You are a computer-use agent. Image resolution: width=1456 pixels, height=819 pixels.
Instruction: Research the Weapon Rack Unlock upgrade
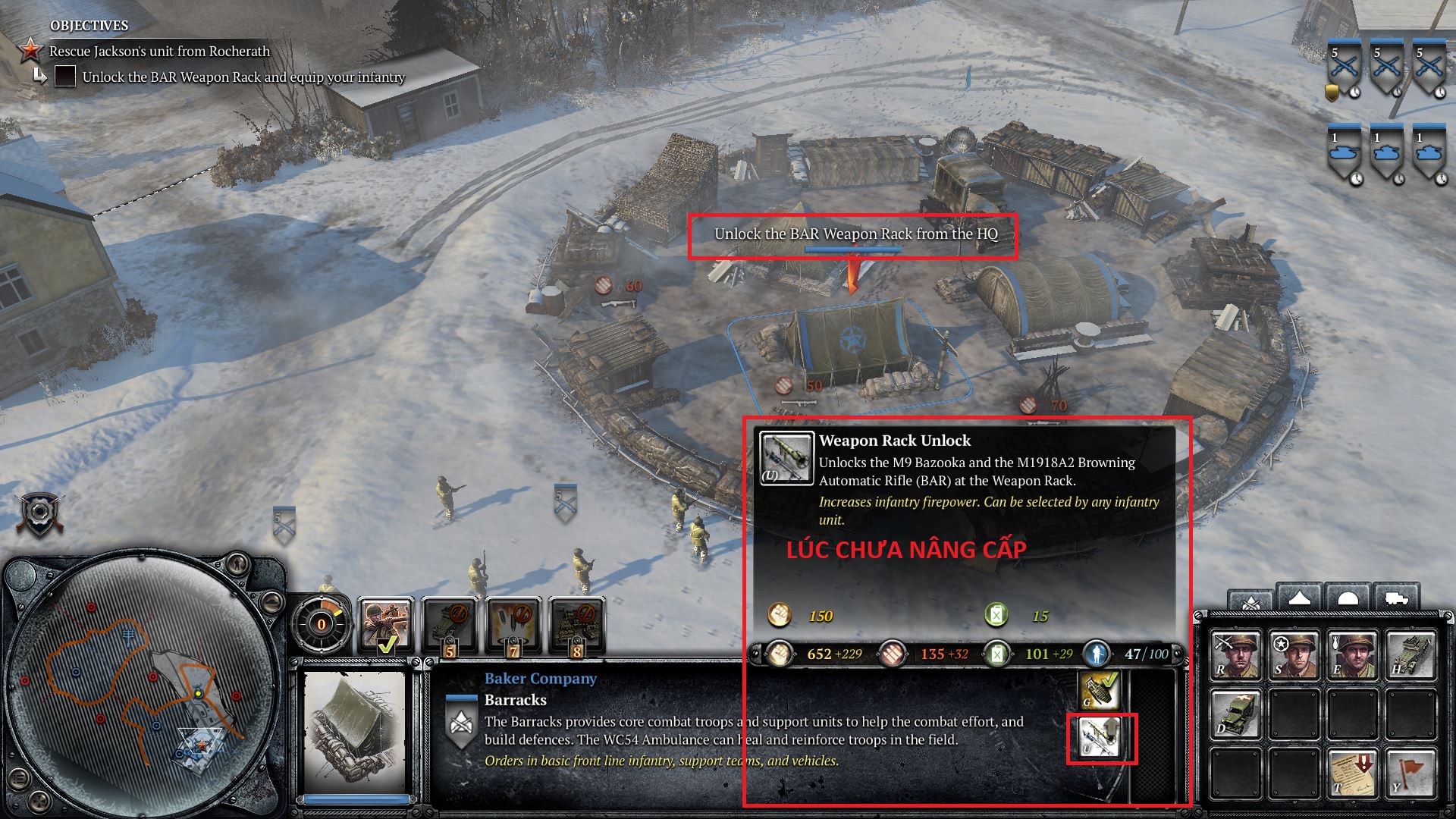(x=1097, y=738)
